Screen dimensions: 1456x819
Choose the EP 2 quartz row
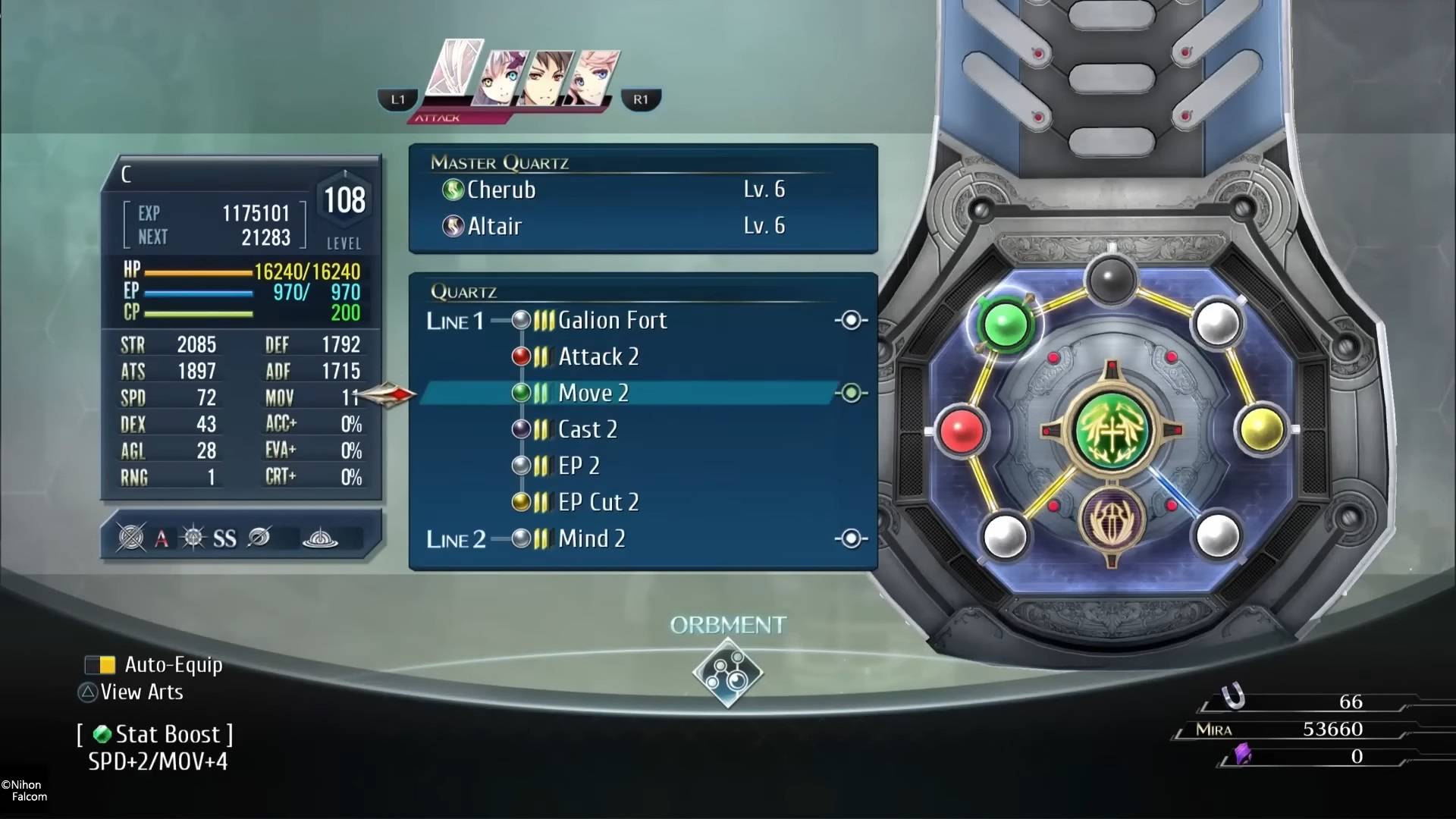coord(578,466)
